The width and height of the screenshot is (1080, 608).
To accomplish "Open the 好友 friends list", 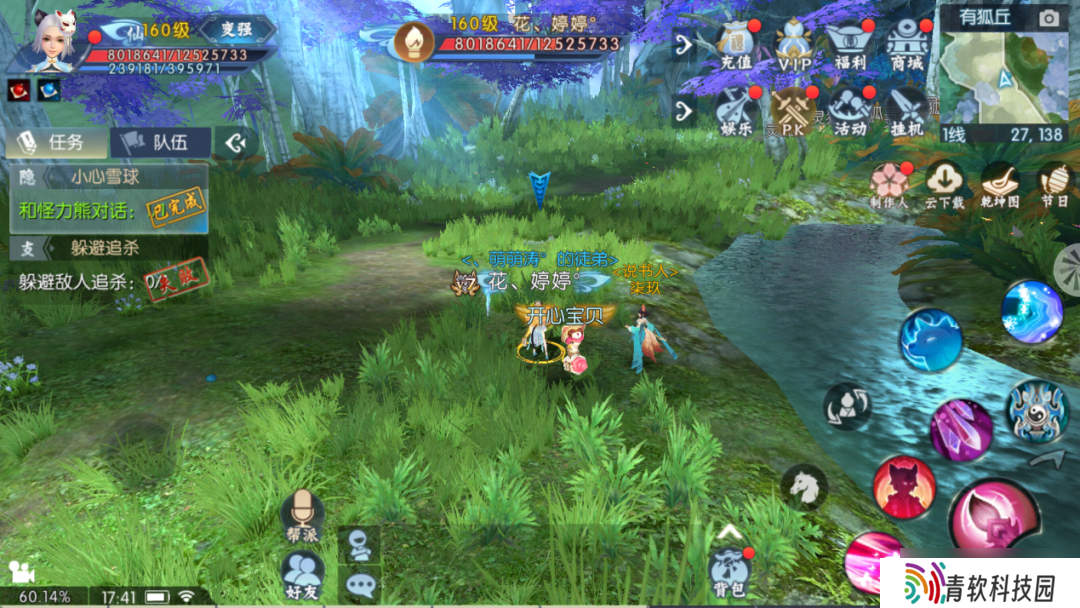I will [x=301, y=576].
